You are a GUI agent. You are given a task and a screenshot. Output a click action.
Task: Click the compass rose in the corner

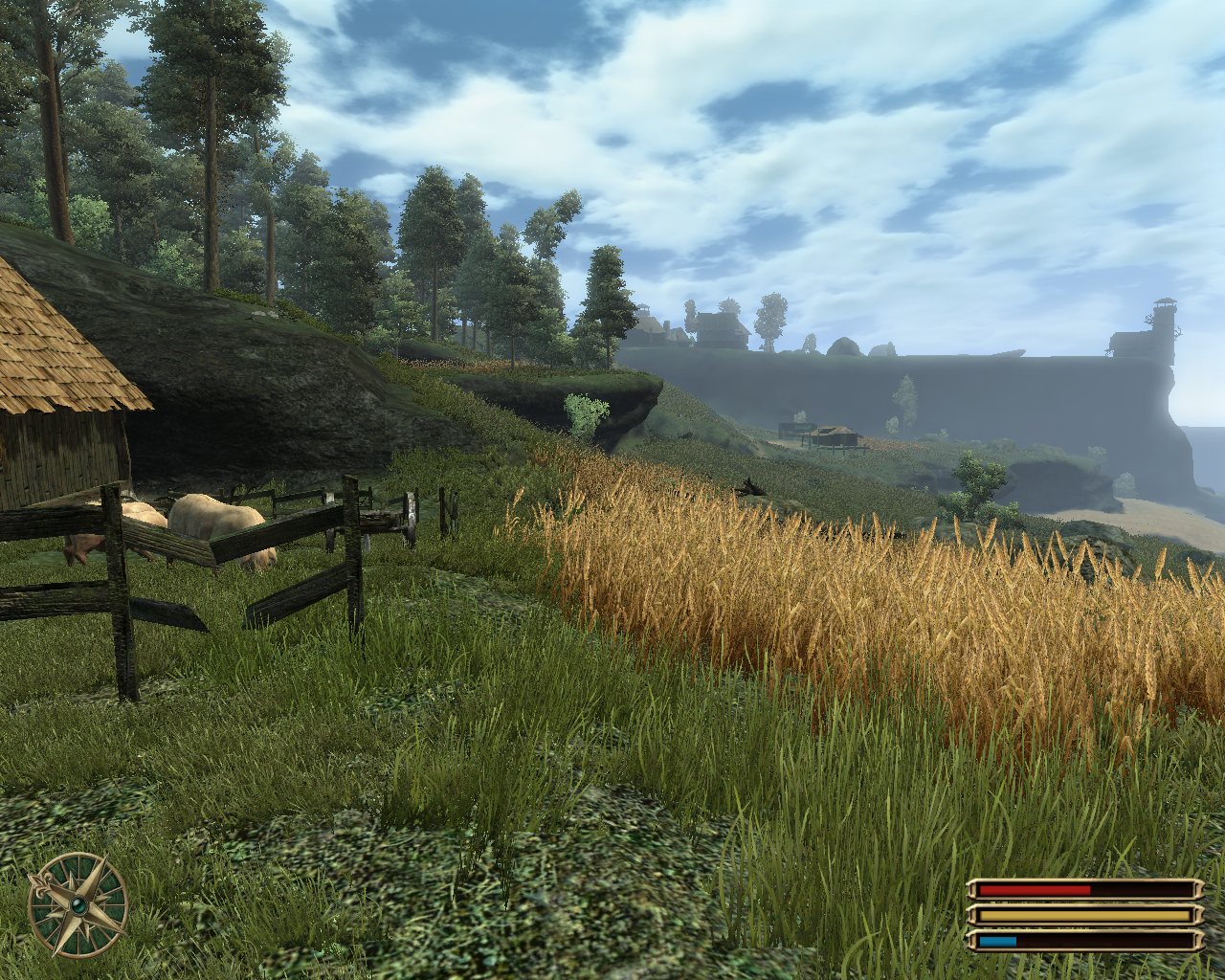pos(78,904)
